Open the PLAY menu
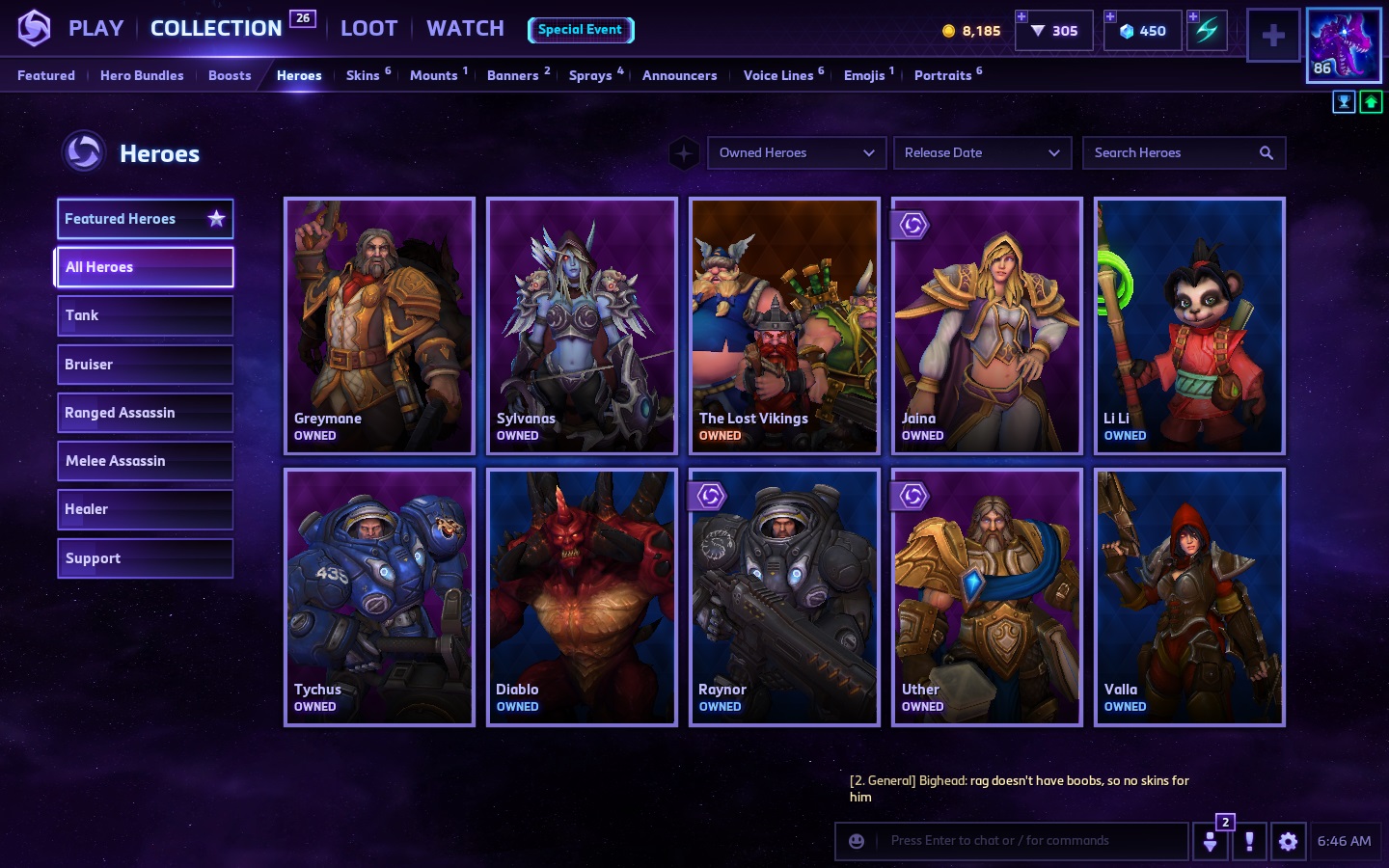This screenshot has width=1389, height=868. 95,29
